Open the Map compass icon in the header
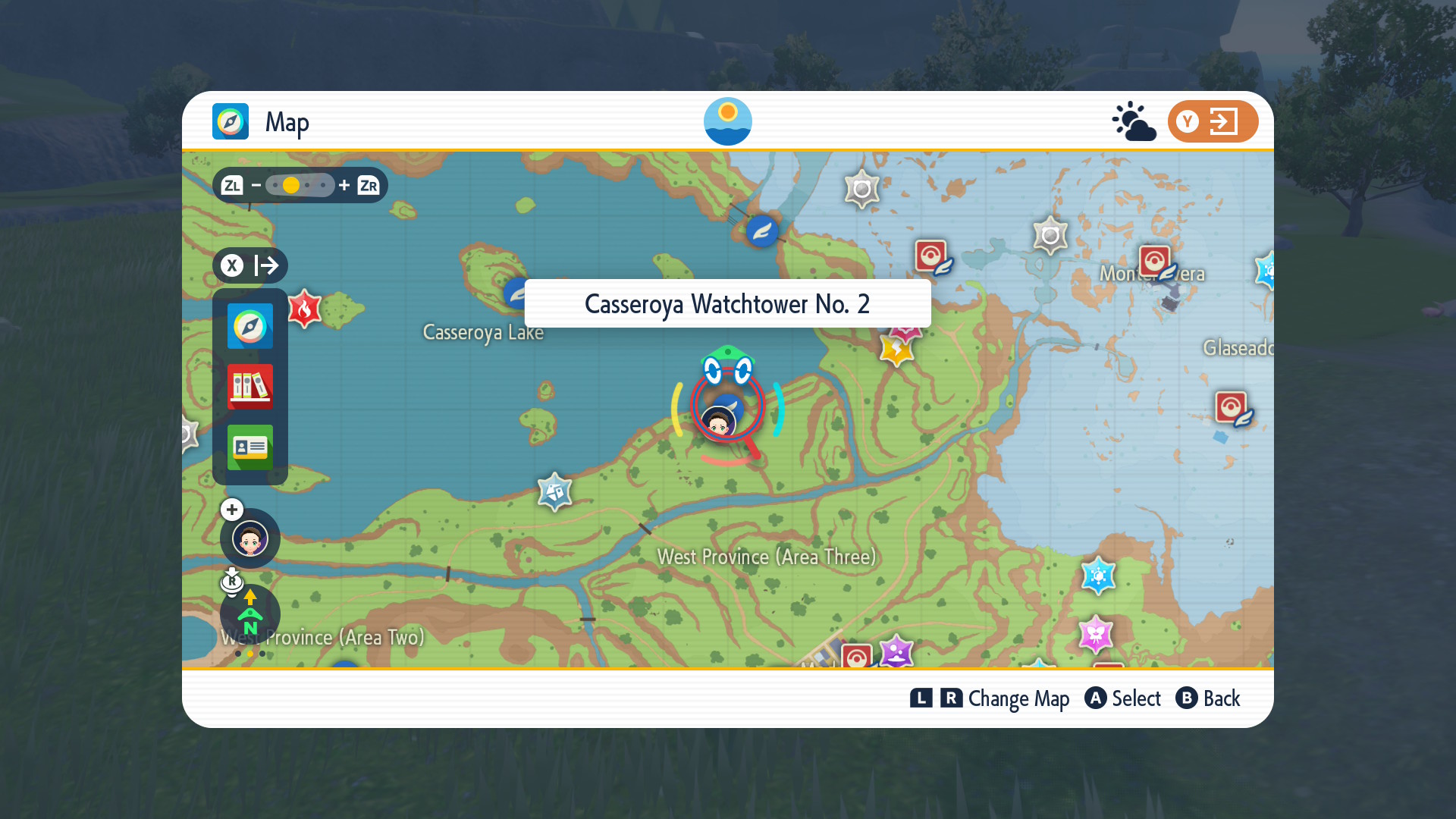Image resolution: width=1456 pixels, height=819 pixels. [x=230, y=121]
